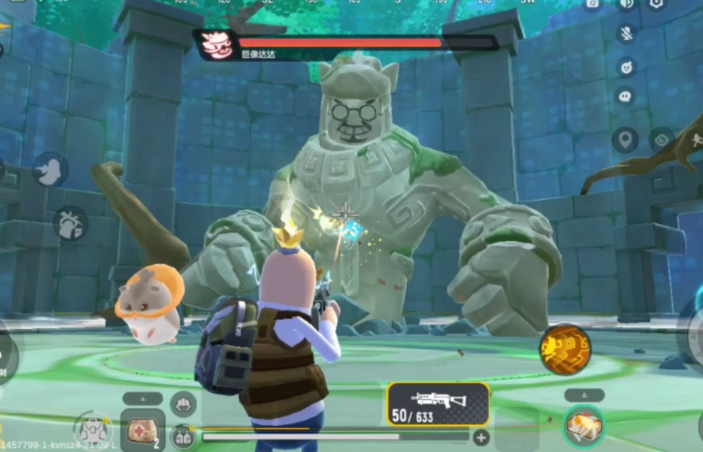
Task: Expand the throwable items list arrow
Action: coord(584,395)
